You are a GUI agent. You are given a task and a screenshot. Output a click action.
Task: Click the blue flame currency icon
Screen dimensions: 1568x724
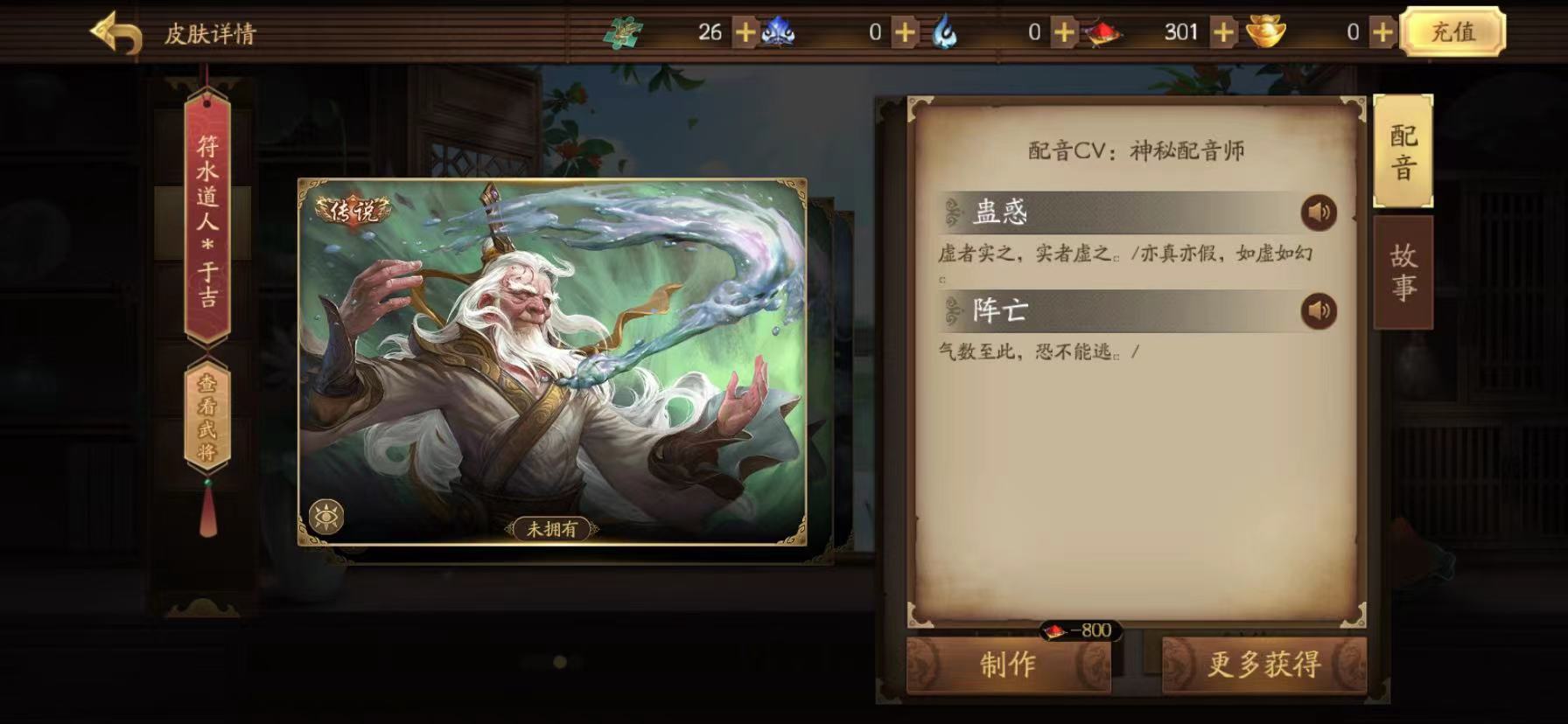(x=944, y=32)
